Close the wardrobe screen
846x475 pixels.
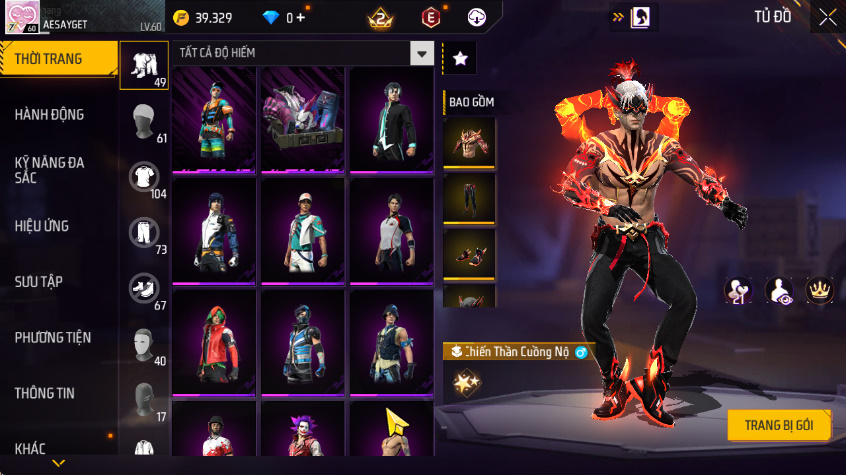click(828, 17)
